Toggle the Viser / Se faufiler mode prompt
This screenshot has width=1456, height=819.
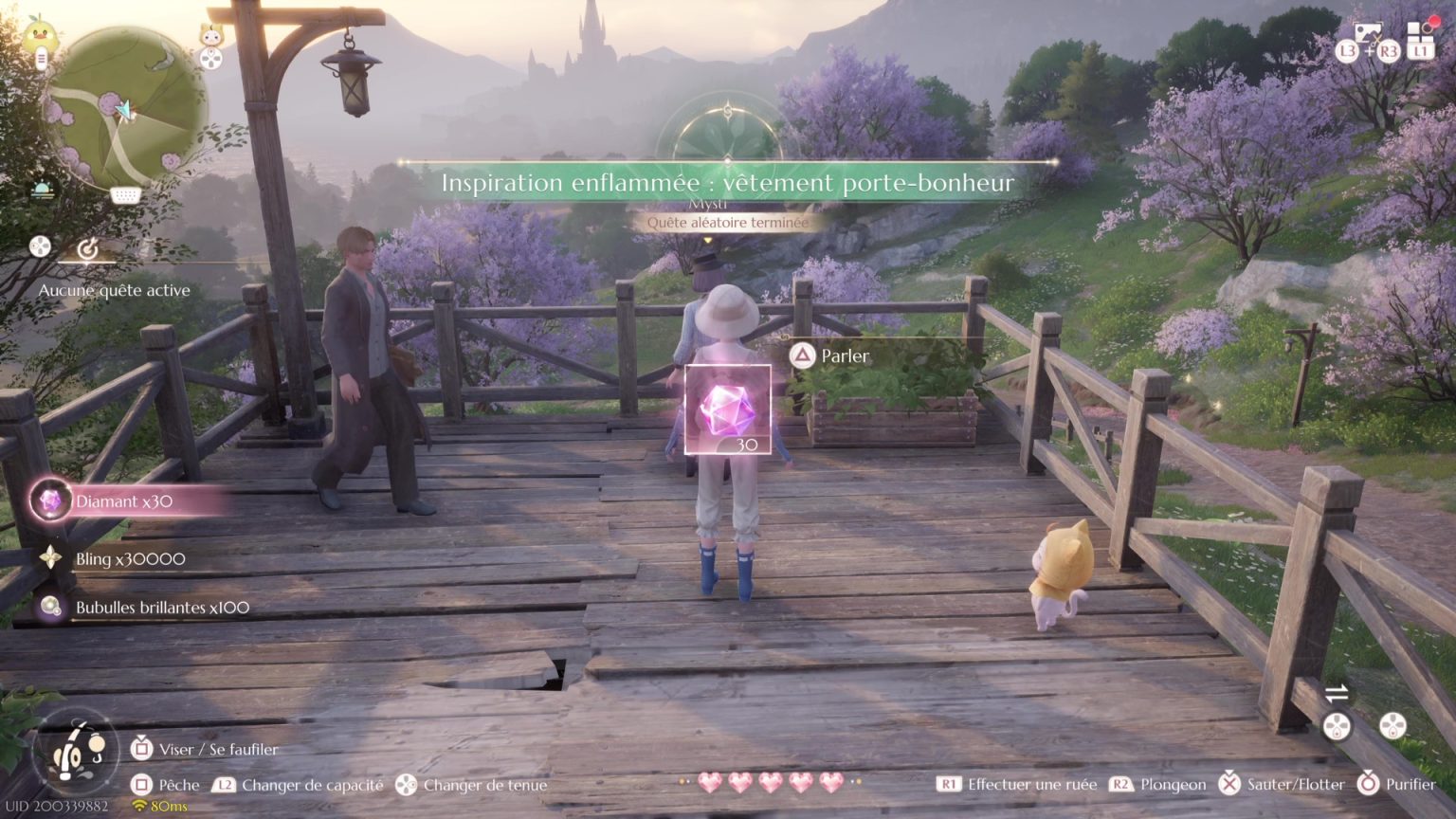tap(142, 749)
